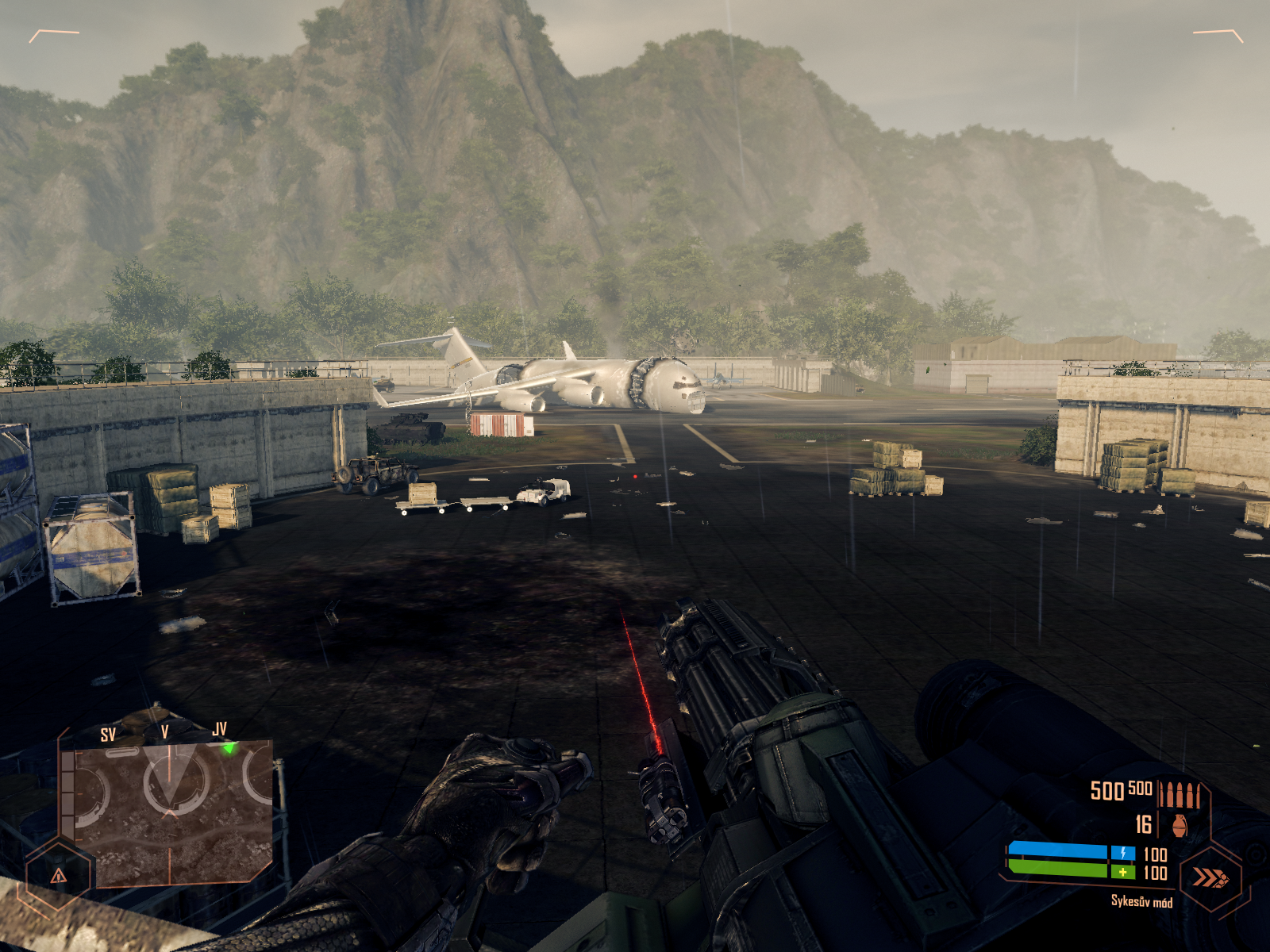Click the warning triangle hexagon icon

(x=59, y=876)
